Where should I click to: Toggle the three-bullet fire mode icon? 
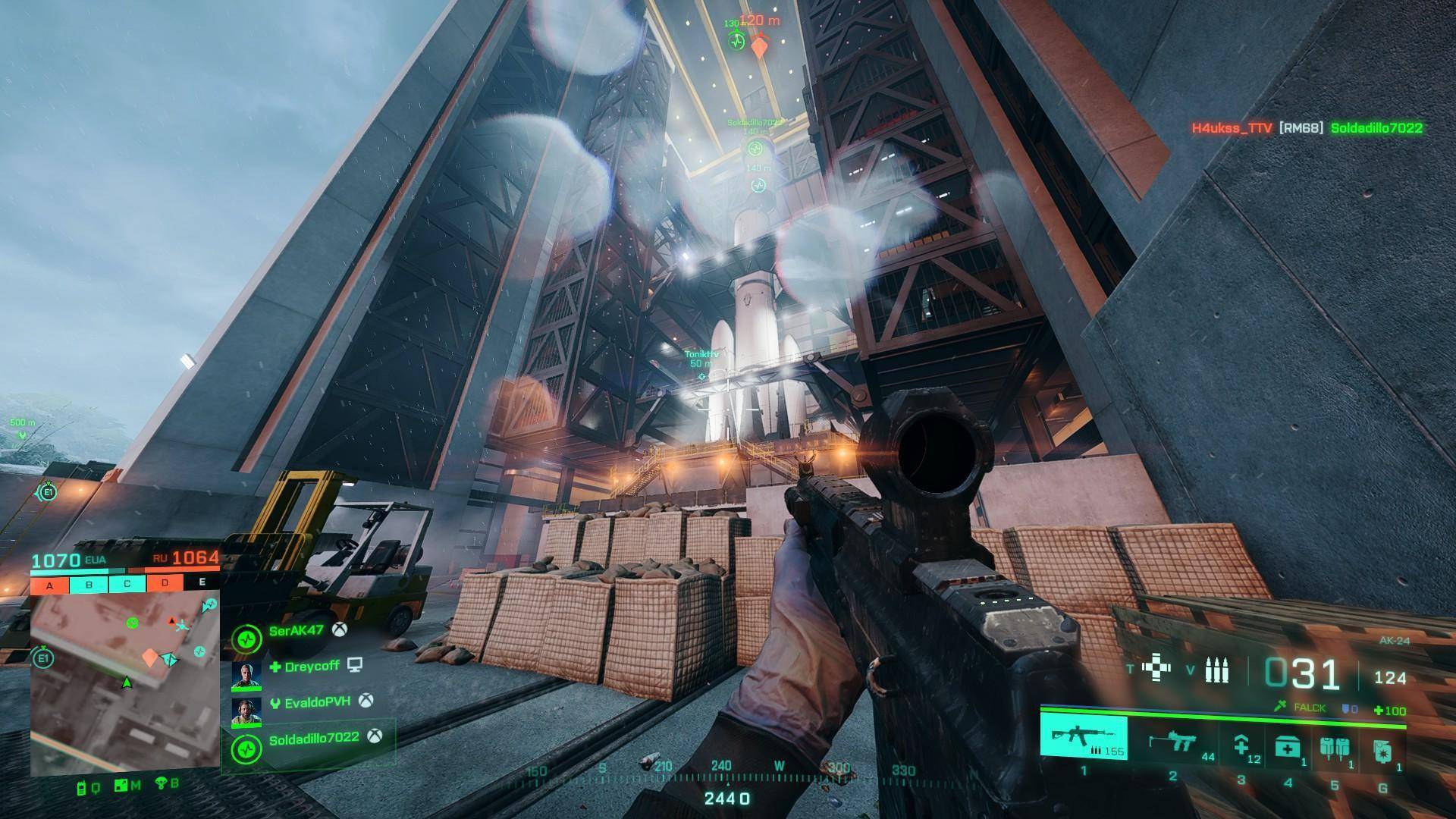[x=1216, y=670]
